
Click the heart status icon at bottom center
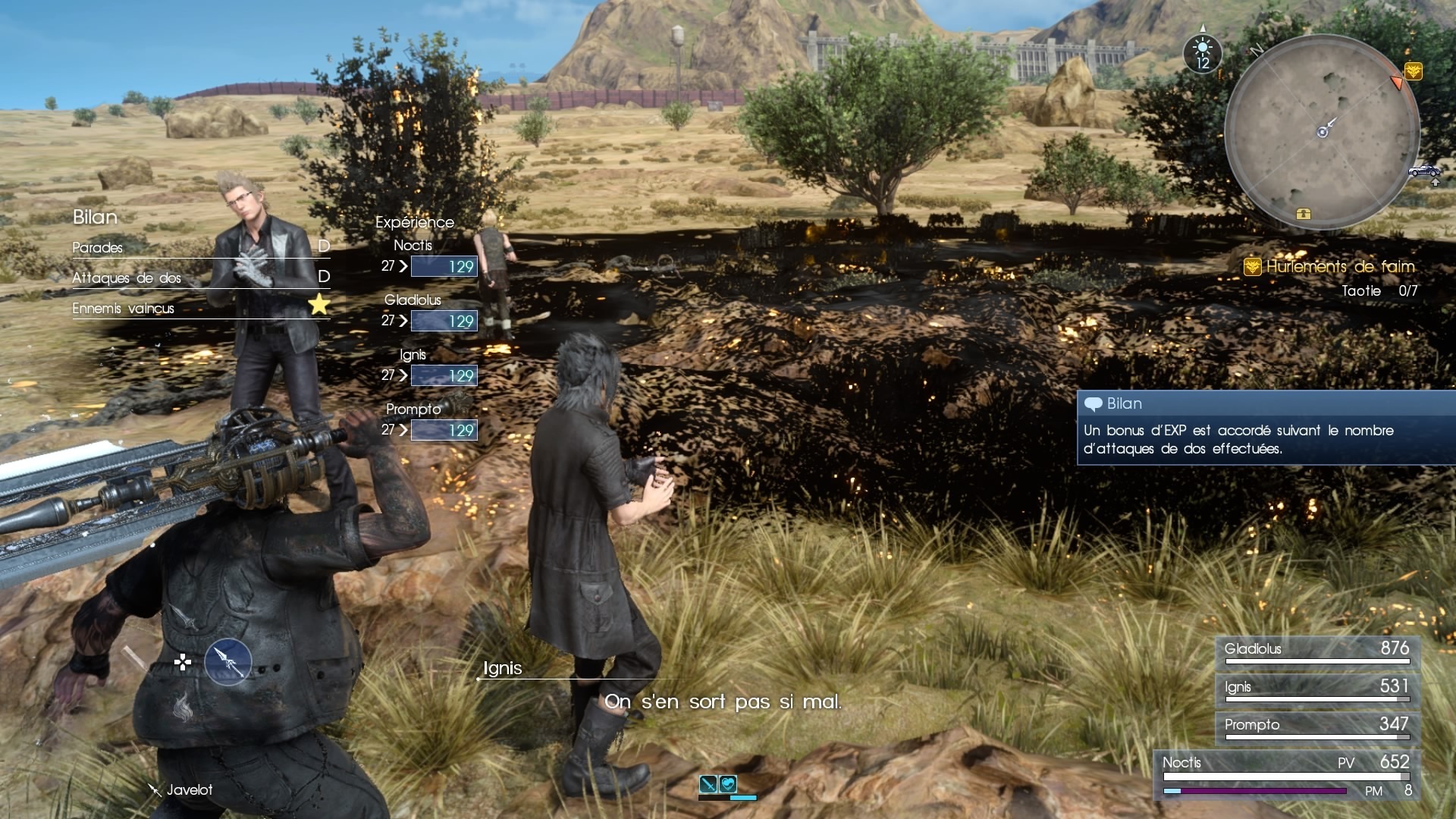728,784
